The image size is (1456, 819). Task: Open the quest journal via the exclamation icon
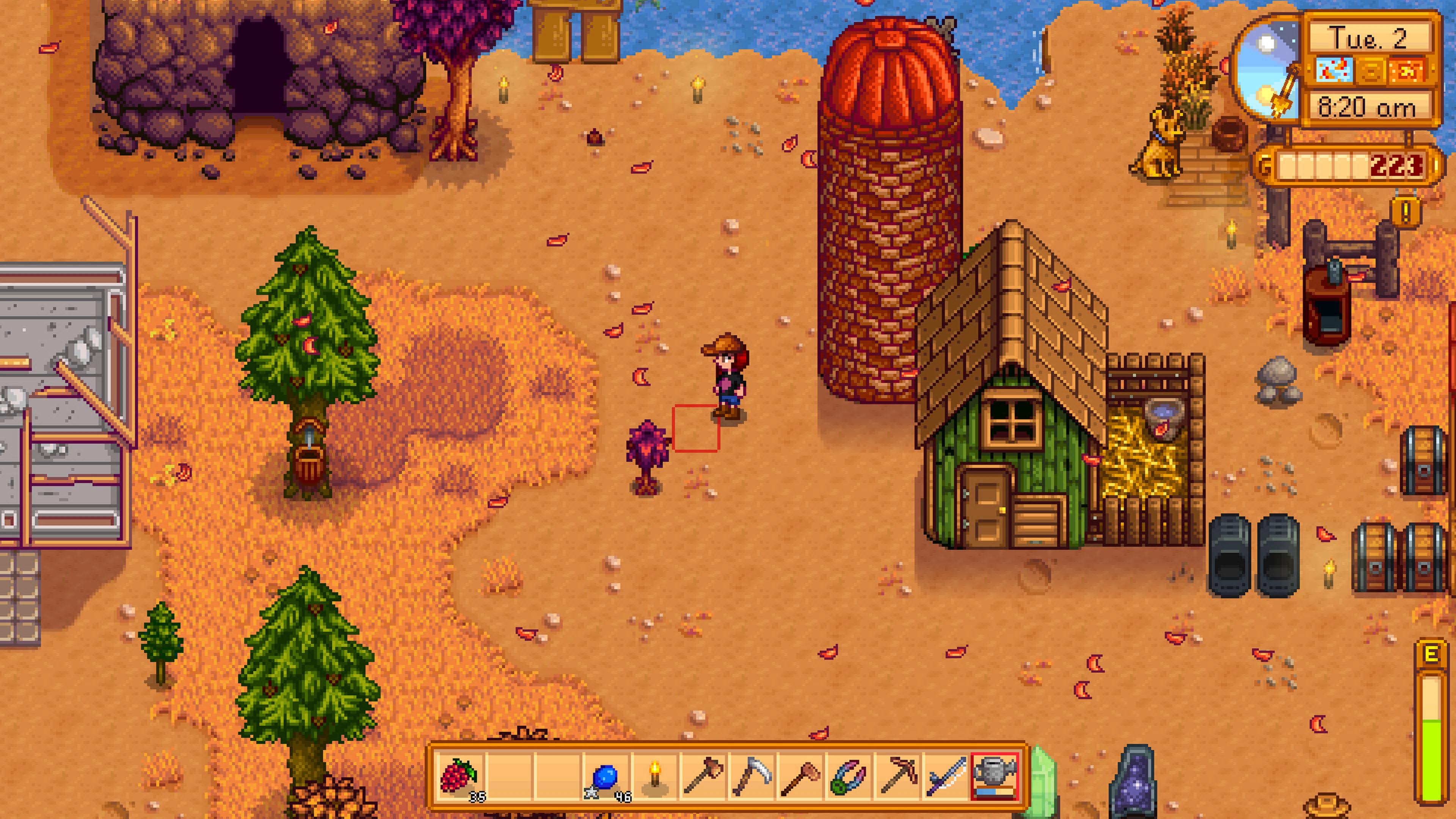click(x=1405, y=212)
